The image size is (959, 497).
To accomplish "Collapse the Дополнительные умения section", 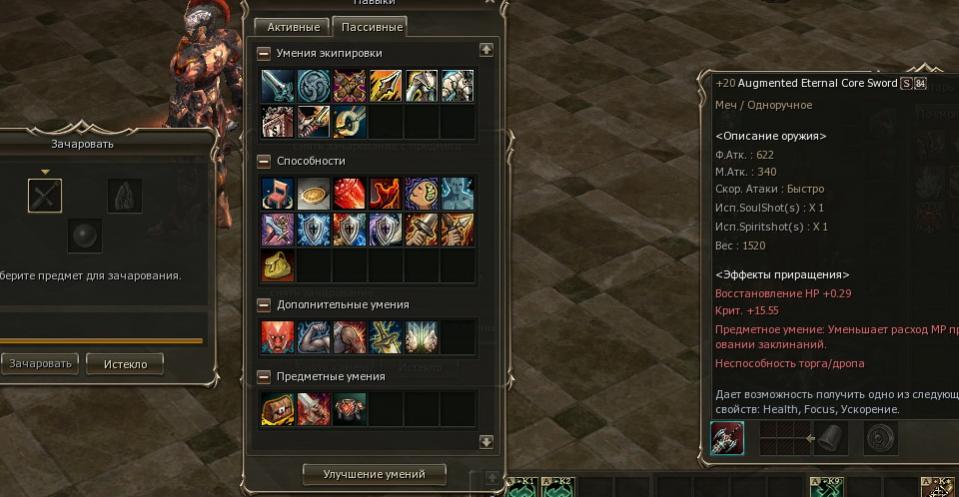I will point(264,304).
